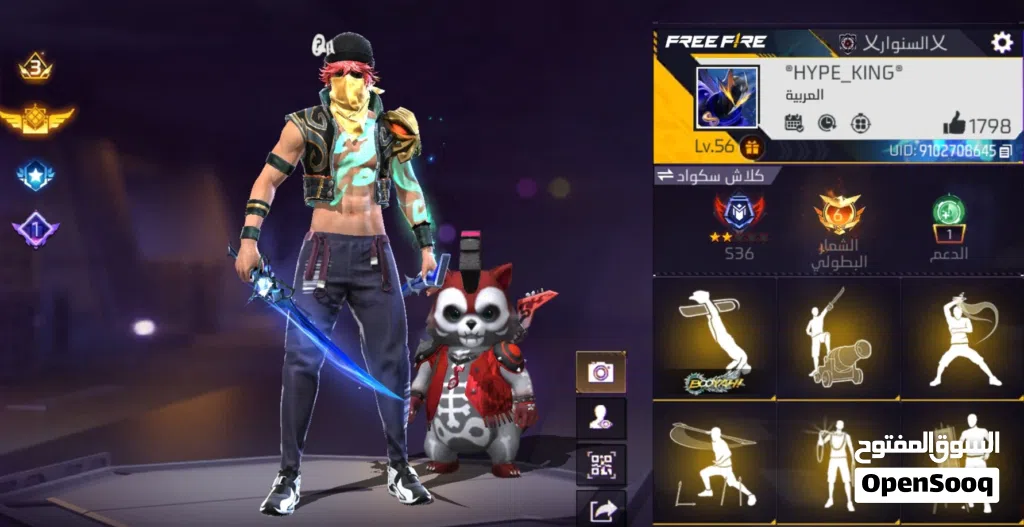Share the profile using the arrow button

tap(601, 510)
